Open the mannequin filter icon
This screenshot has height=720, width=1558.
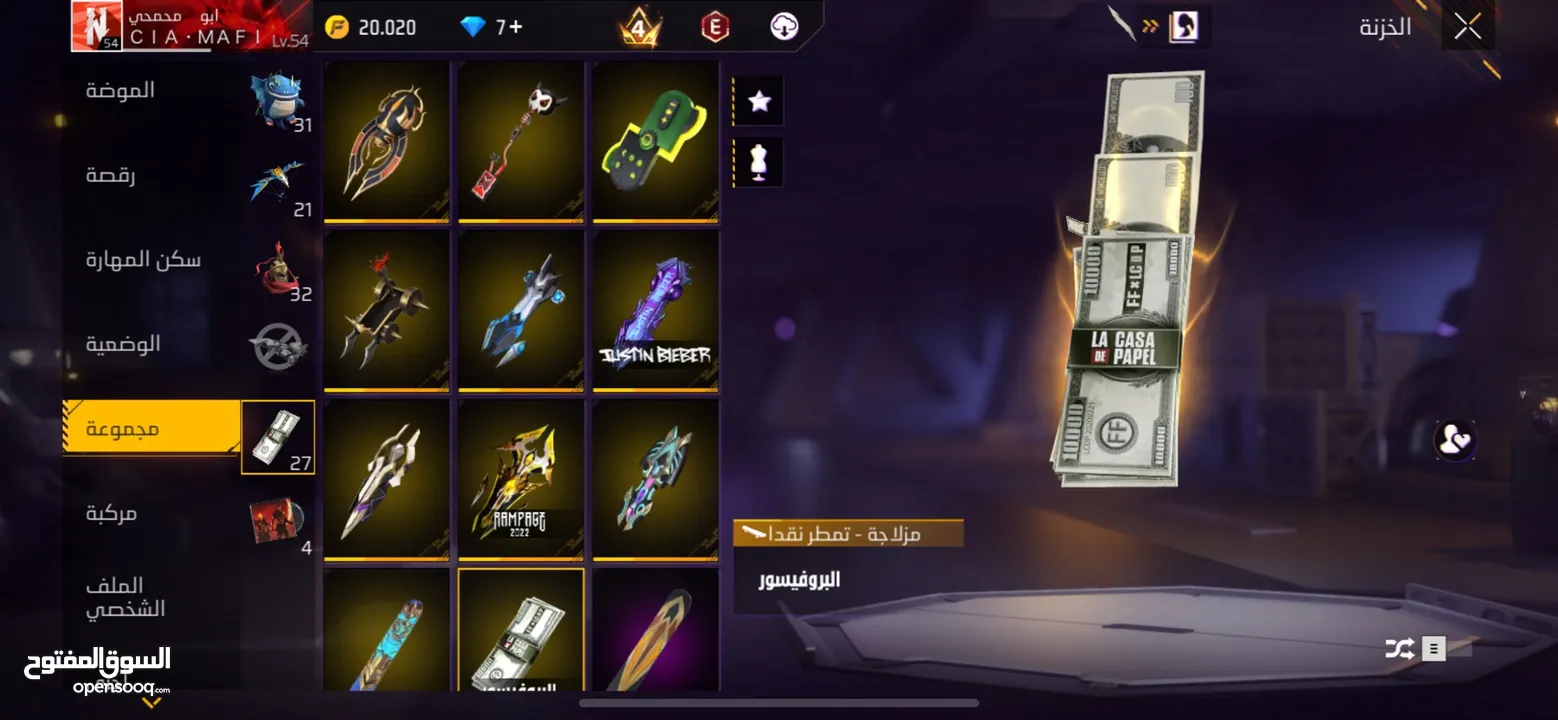click(x=759, y=162)
